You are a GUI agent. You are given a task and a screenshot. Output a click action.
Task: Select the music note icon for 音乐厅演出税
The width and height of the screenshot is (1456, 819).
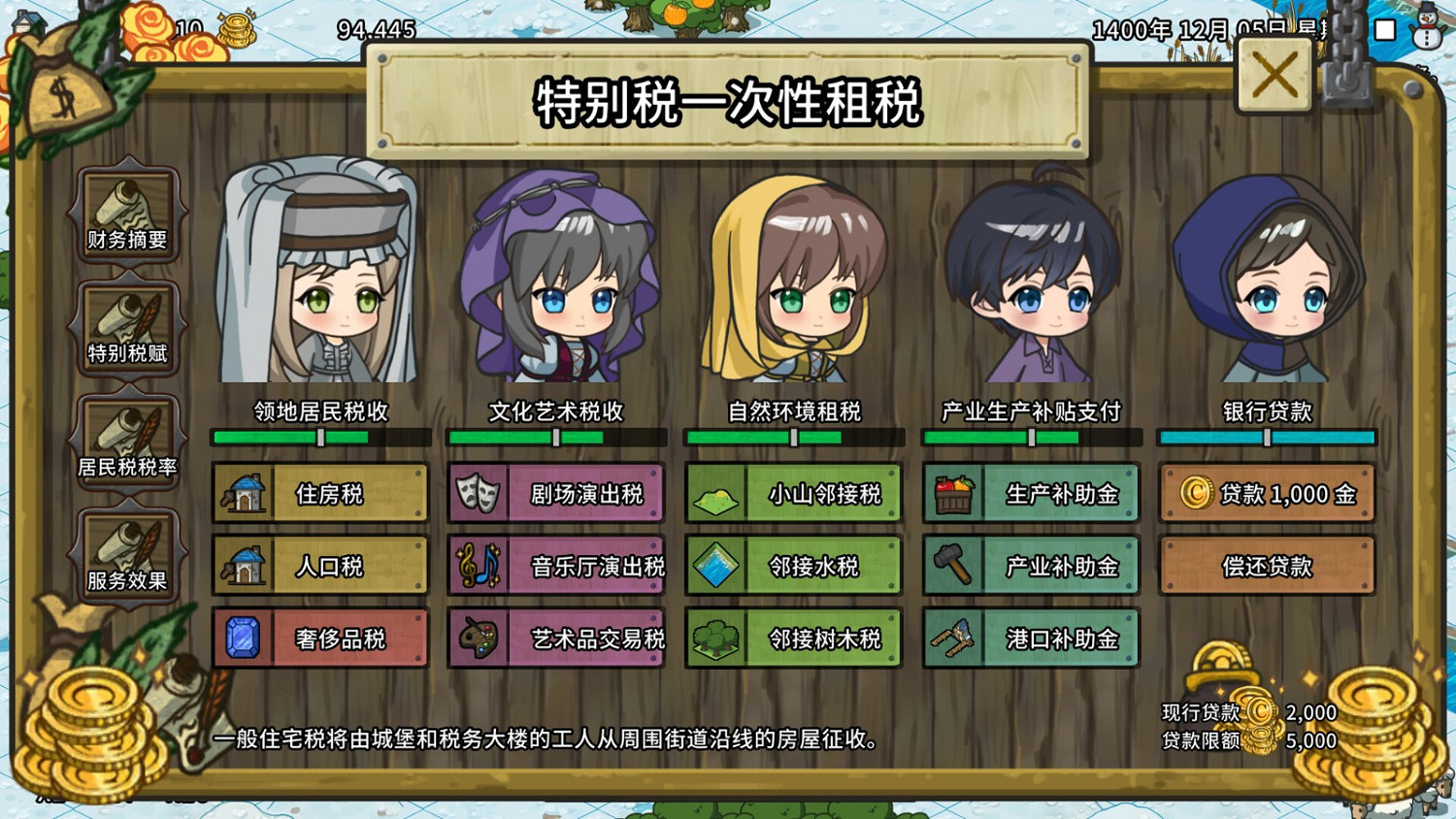(x=478, y=565)
